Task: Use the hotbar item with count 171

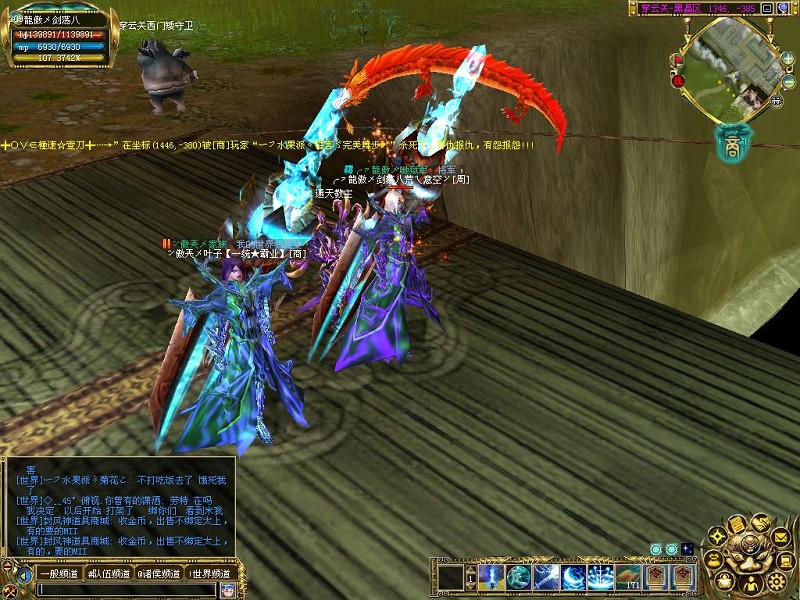Action: (x=628, y=577)
